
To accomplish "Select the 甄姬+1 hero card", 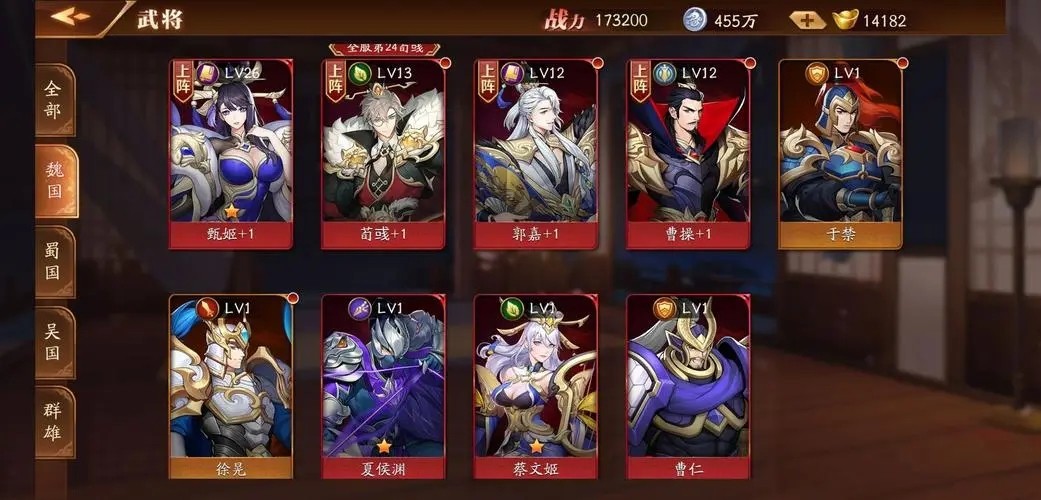I will (232, 153).
